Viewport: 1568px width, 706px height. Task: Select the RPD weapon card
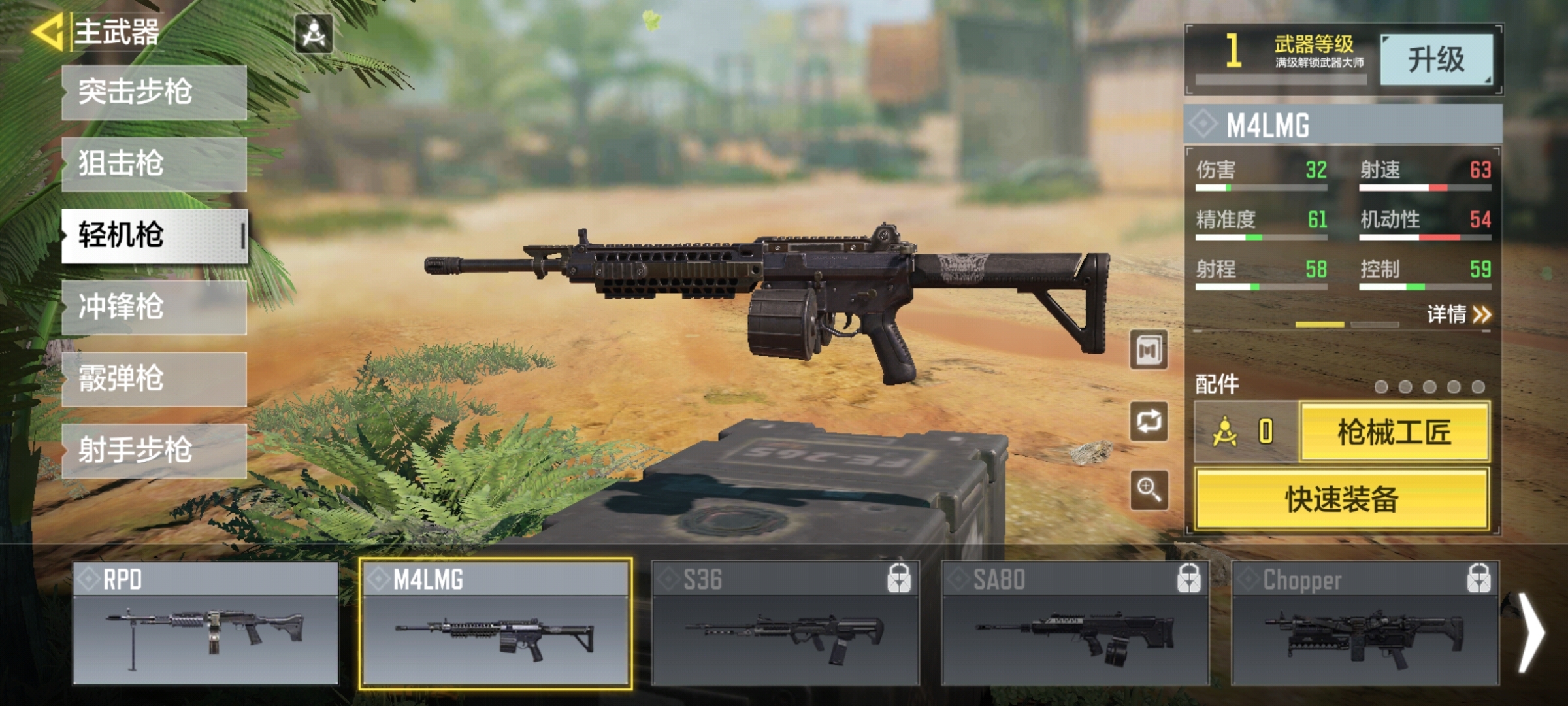click(x=205, y=624)
